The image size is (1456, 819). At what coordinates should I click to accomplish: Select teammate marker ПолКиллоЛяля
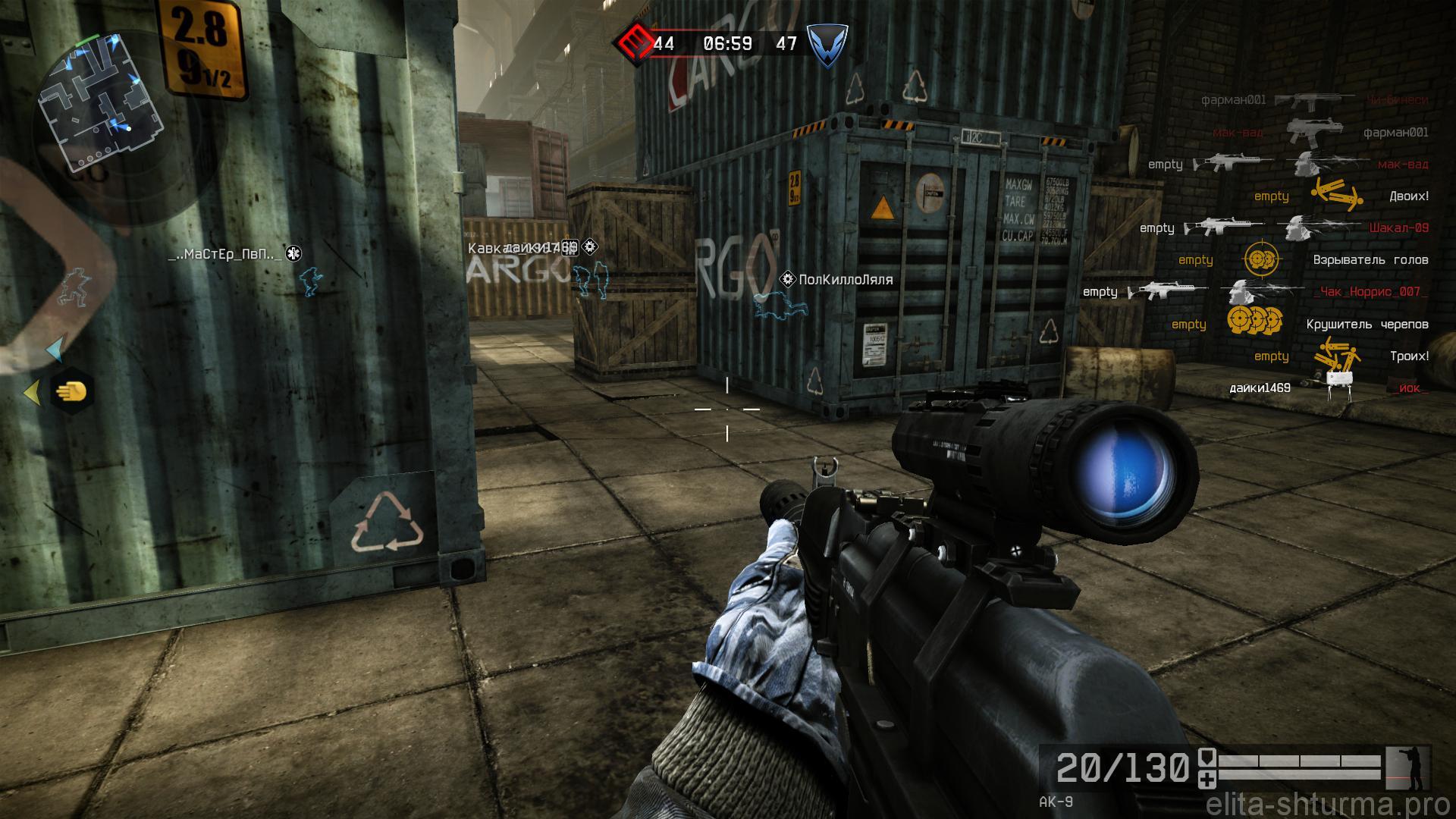tap(846, 280)
